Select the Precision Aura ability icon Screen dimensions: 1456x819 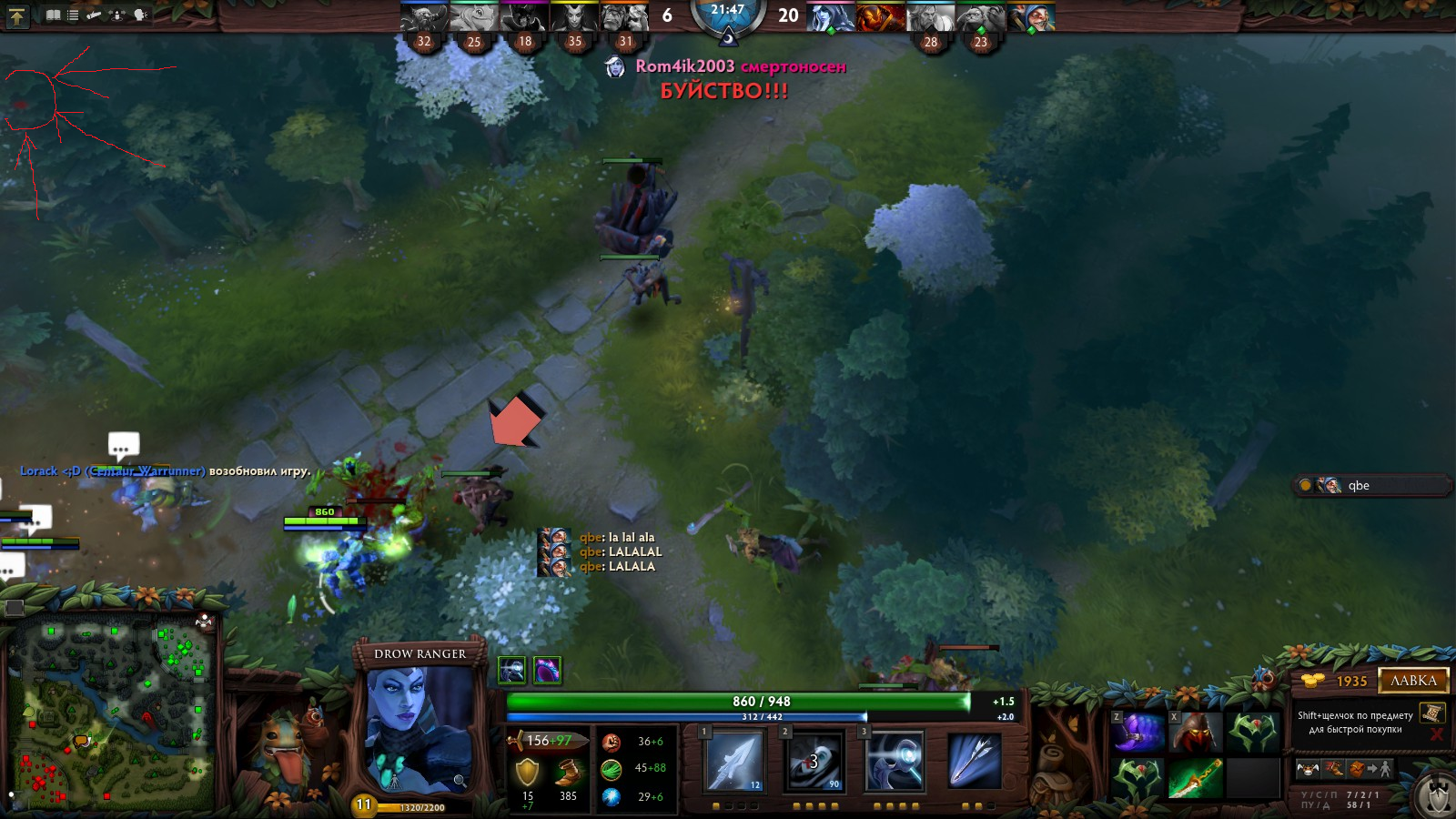(895, 761)
